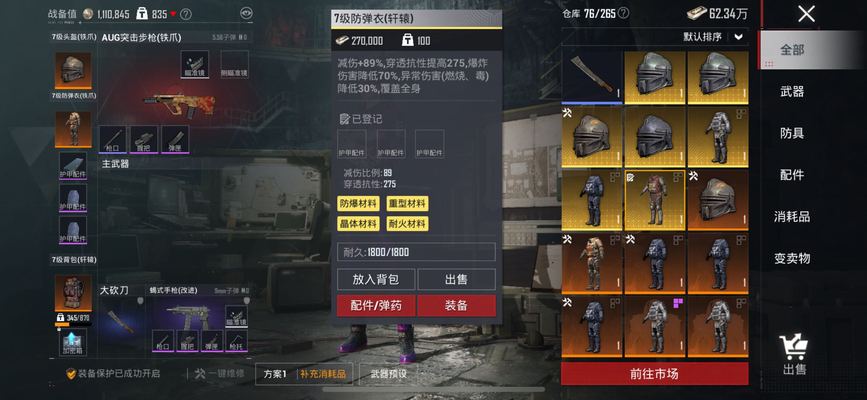The image size is (867, 400).
Task: Equip the armor with the red 装备 button
Action: (x=456, y=305)
